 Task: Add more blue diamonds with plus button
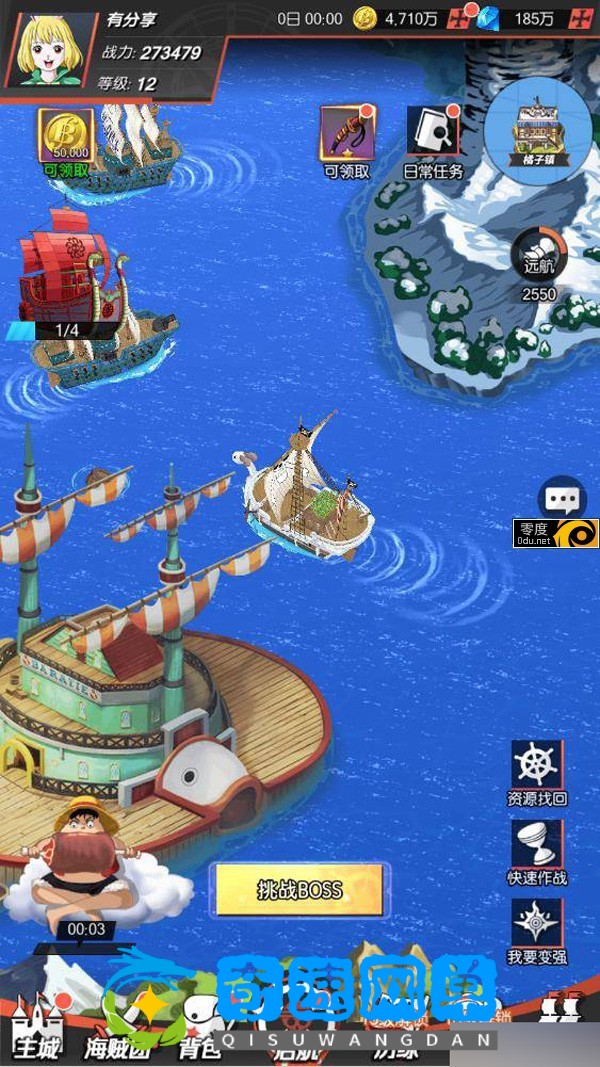[582, 18]
